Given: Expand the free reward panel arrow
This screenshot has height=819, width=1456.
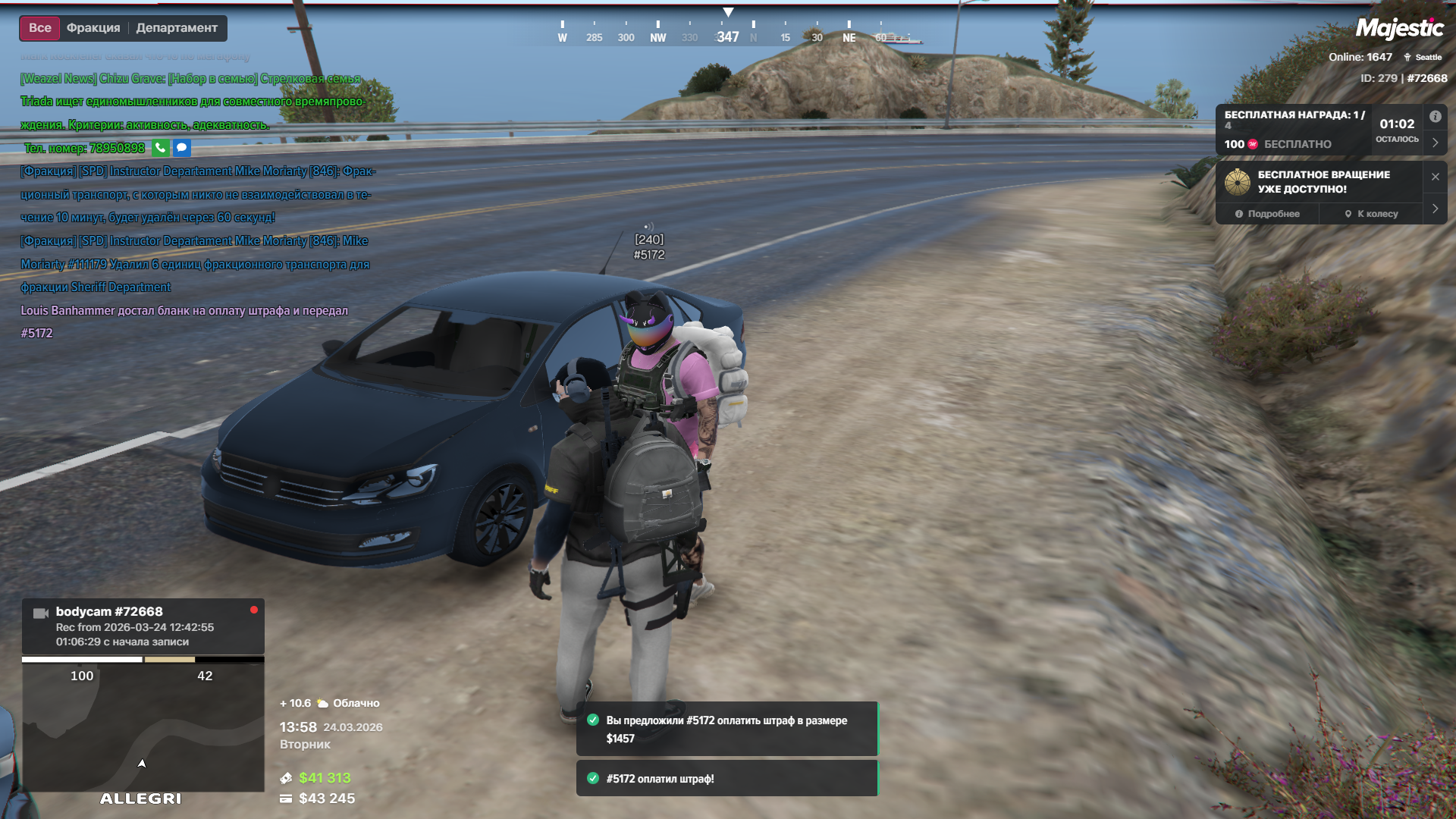Looking at the screenshot, I should (x=1435, y=143).
